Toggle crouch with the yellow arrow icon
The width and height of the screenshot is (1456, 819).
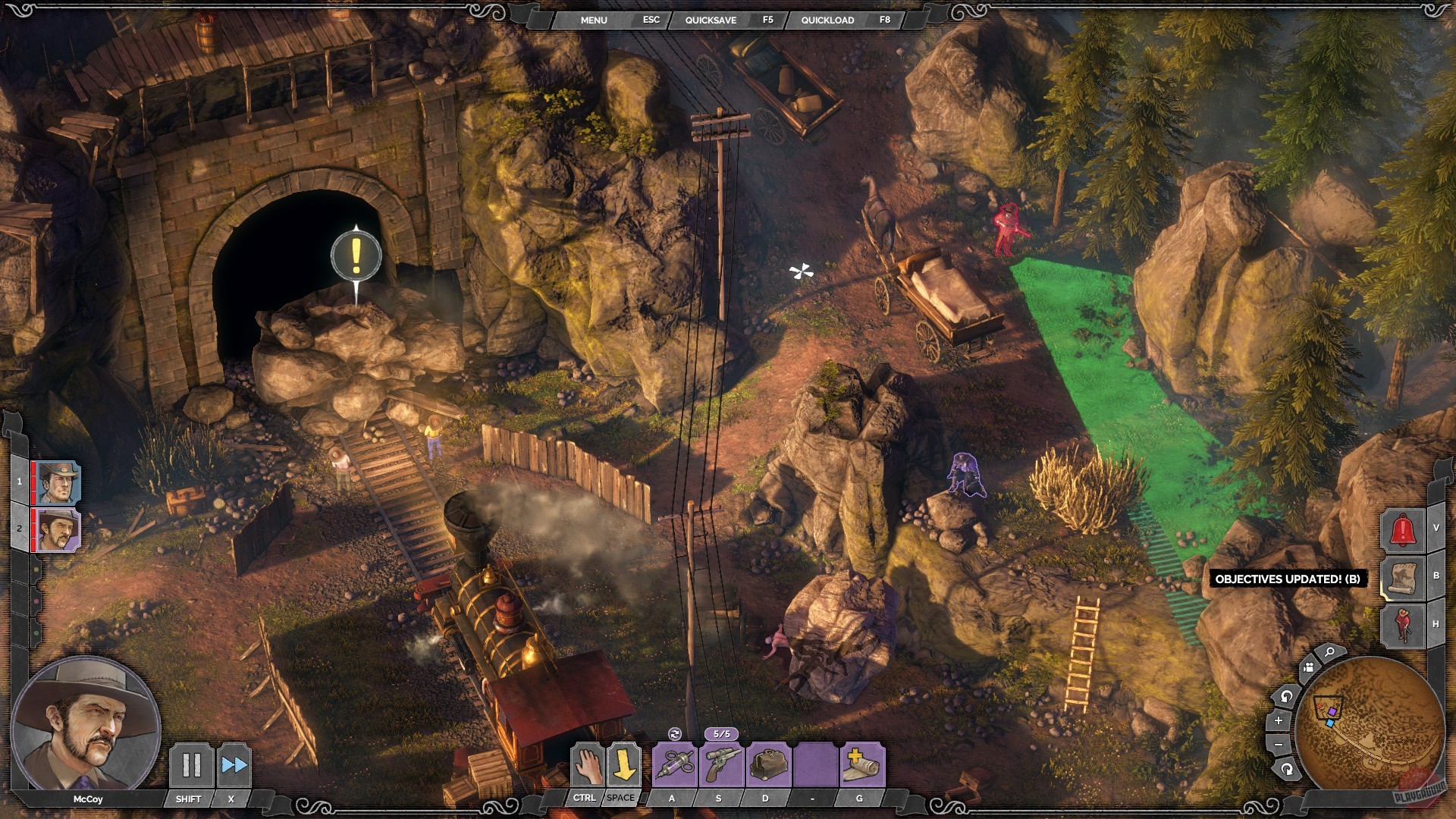pos(623,764)
